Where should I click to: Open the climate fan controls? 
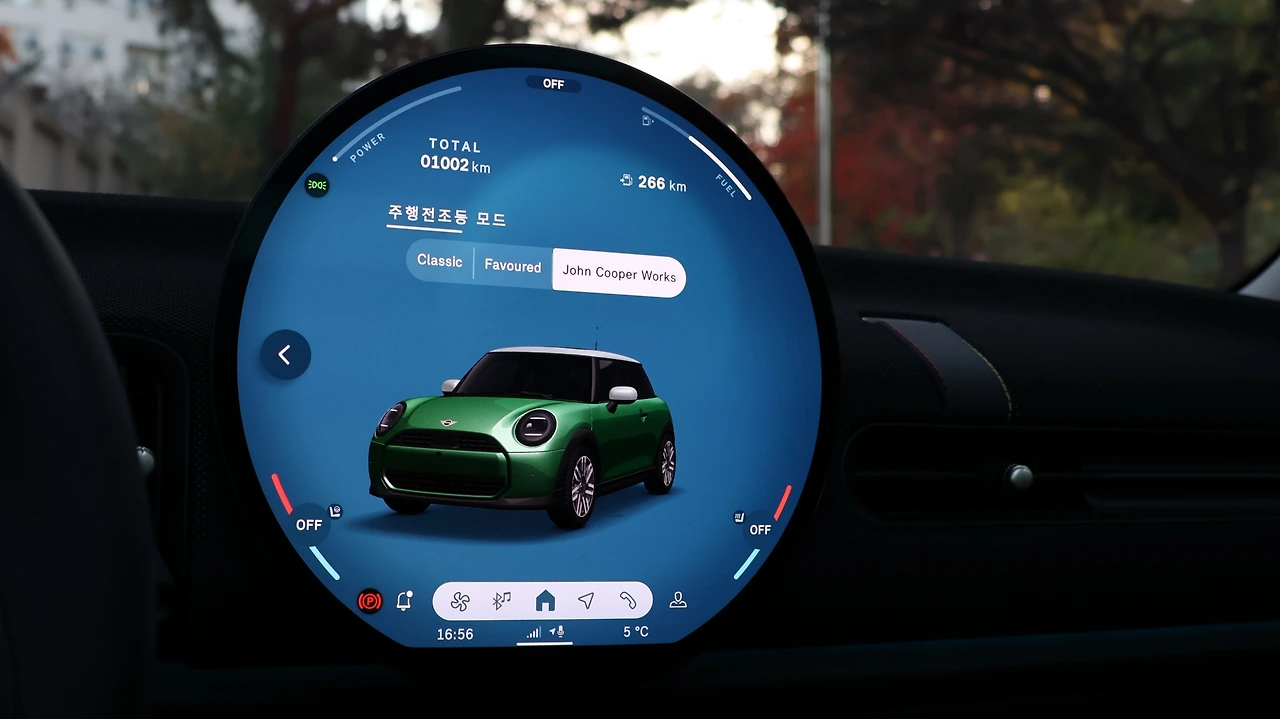[x=460, y=601]
